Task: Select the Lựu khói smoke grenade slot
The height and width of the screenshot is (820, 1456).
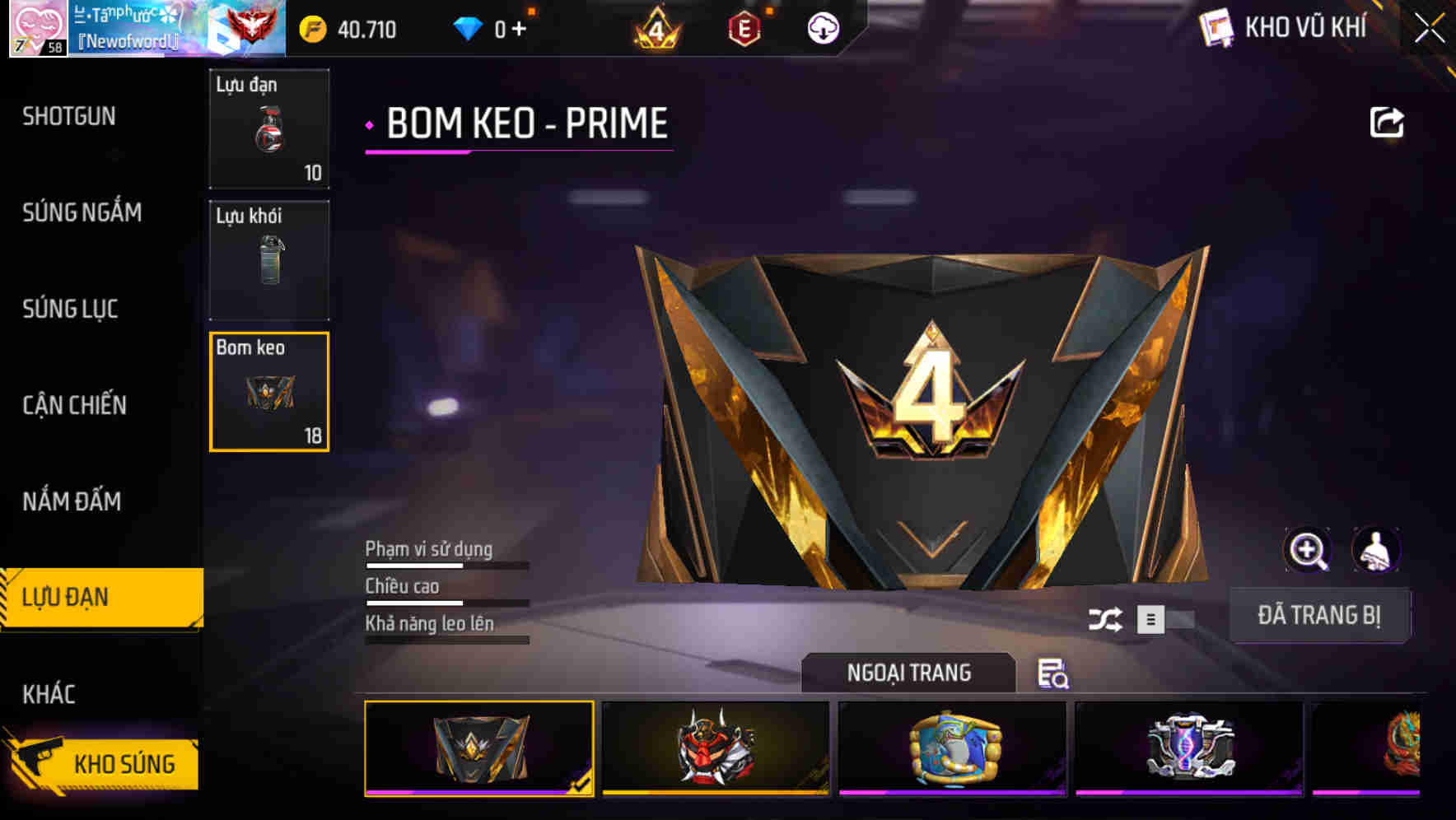Action: pyautogui.click(x=269, y=261)
